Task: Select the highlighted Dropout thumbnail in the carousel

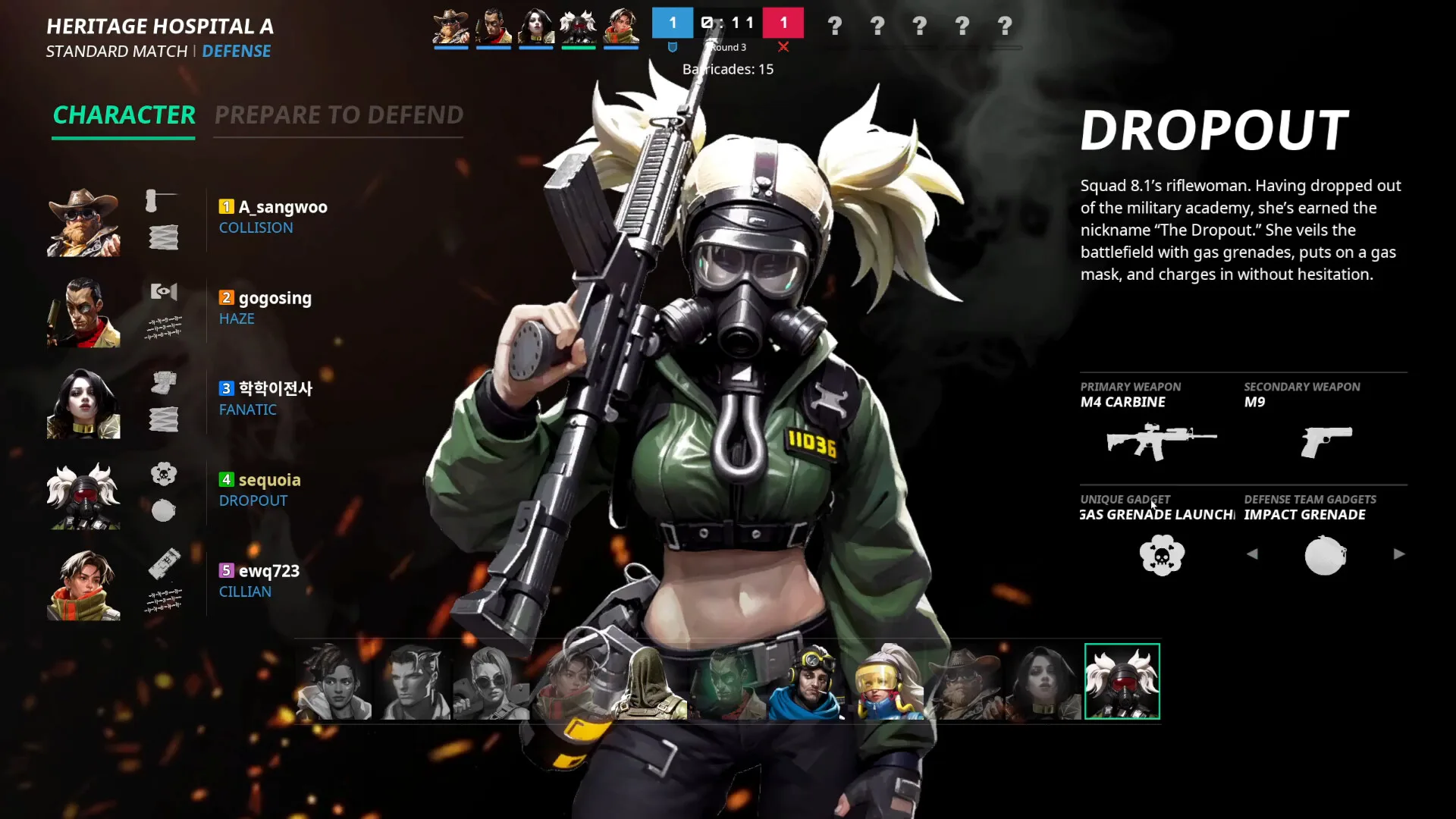Action: (1122, 681)
